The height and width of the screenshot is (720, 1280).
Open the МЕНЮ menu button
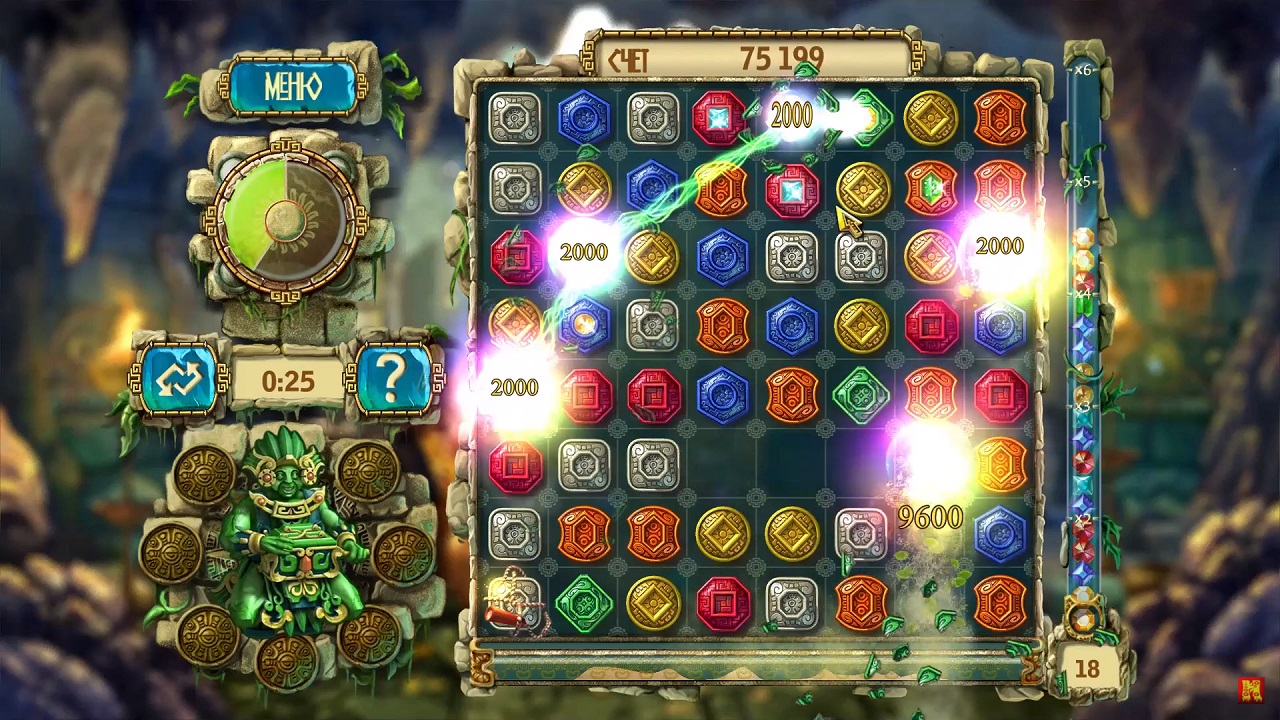coord(292,86)
